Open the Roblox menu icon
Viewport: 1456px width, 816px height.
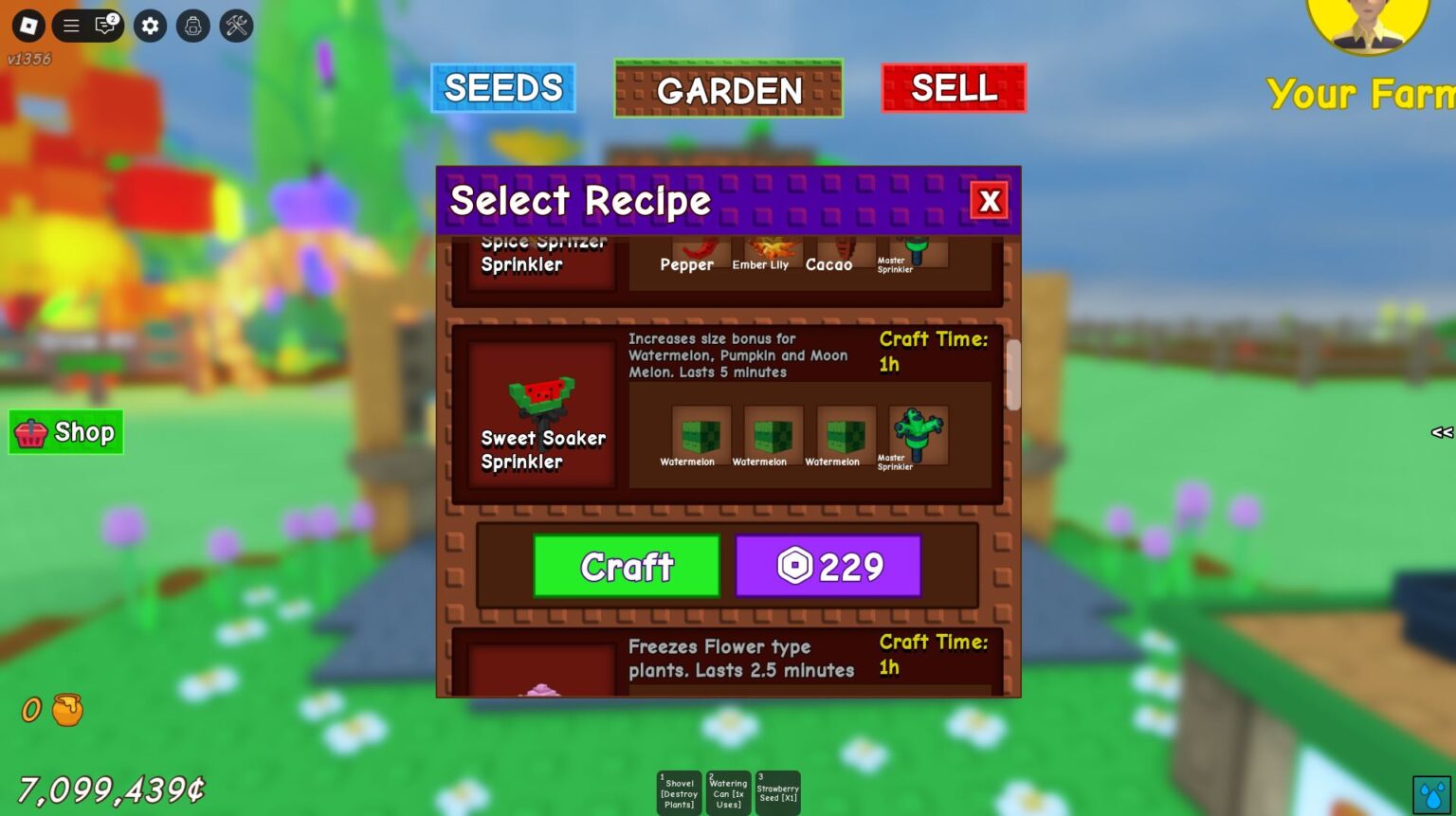click(27, 26)
